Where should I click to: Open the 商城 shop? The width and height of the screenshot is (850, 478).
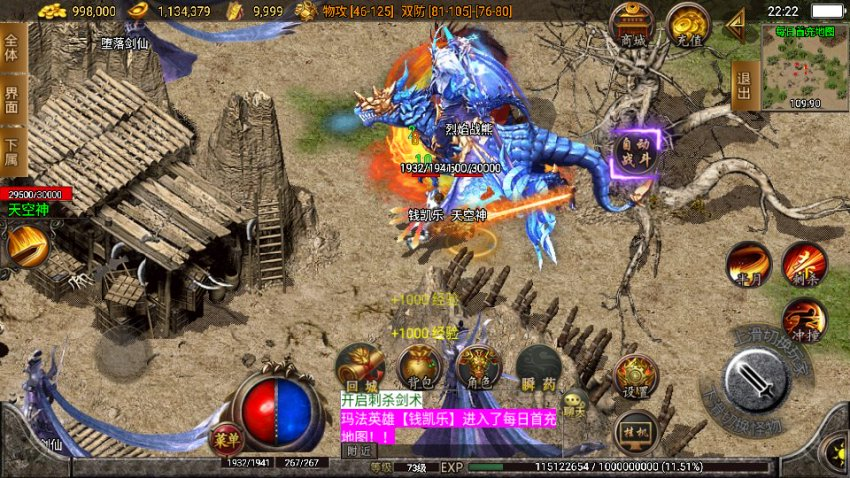pyautogui.click(x=632, y=24)
